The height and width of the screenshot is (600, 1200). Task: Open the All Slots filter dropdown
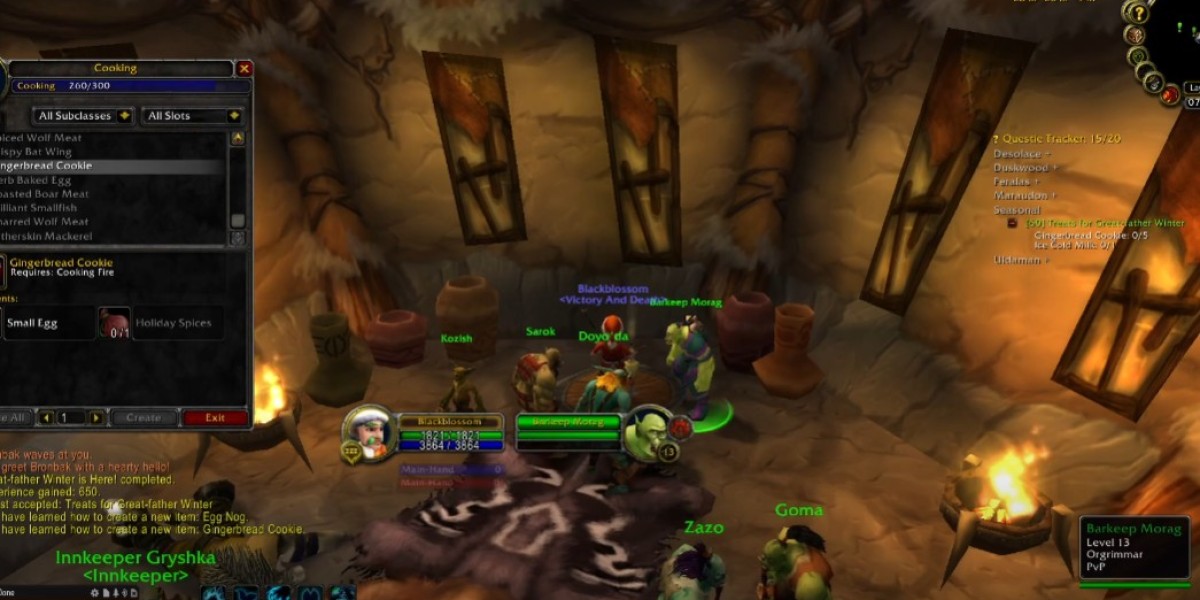coord(193,116)
